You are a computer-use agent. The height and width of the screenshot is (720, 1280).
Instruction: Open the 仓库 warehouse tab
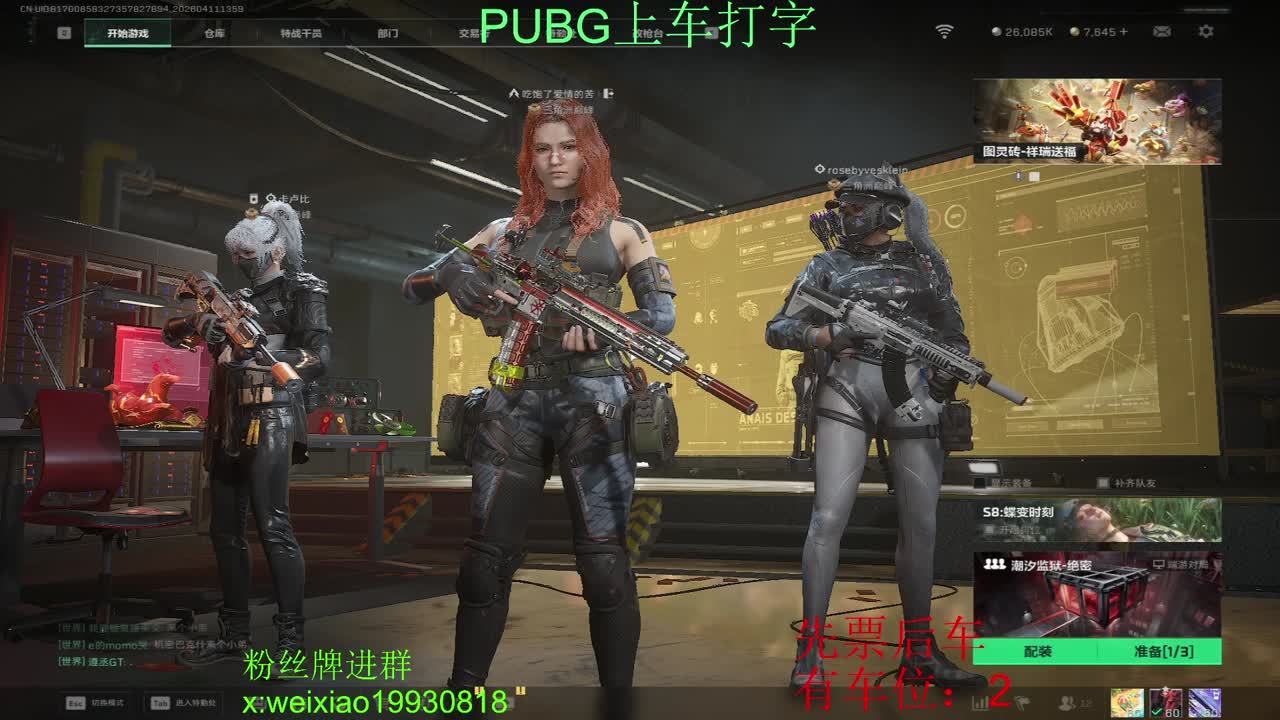[214, 33]
